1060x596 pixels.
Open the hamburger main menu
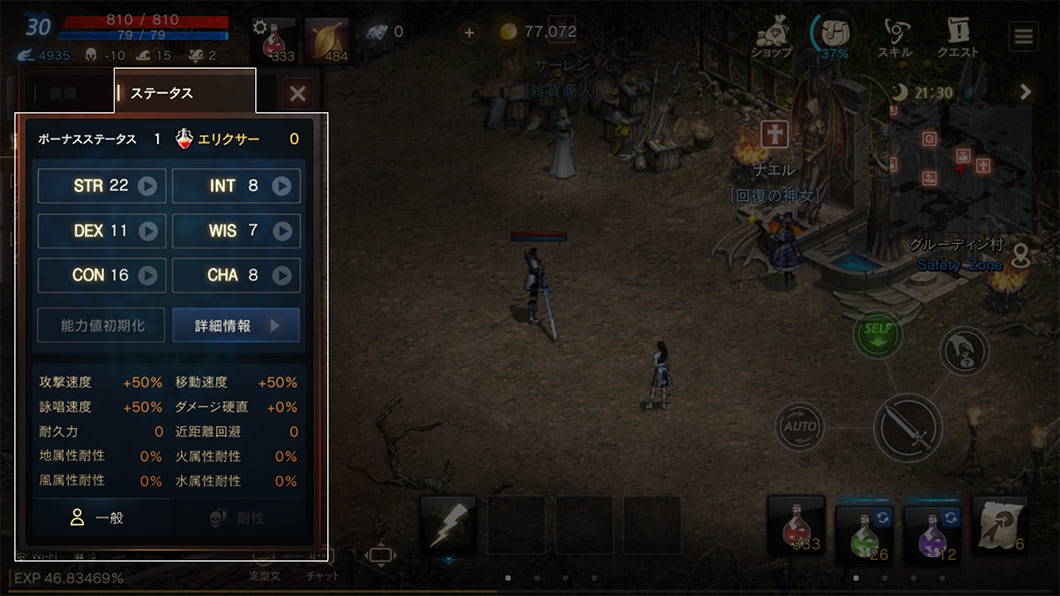coord(1023,38)
